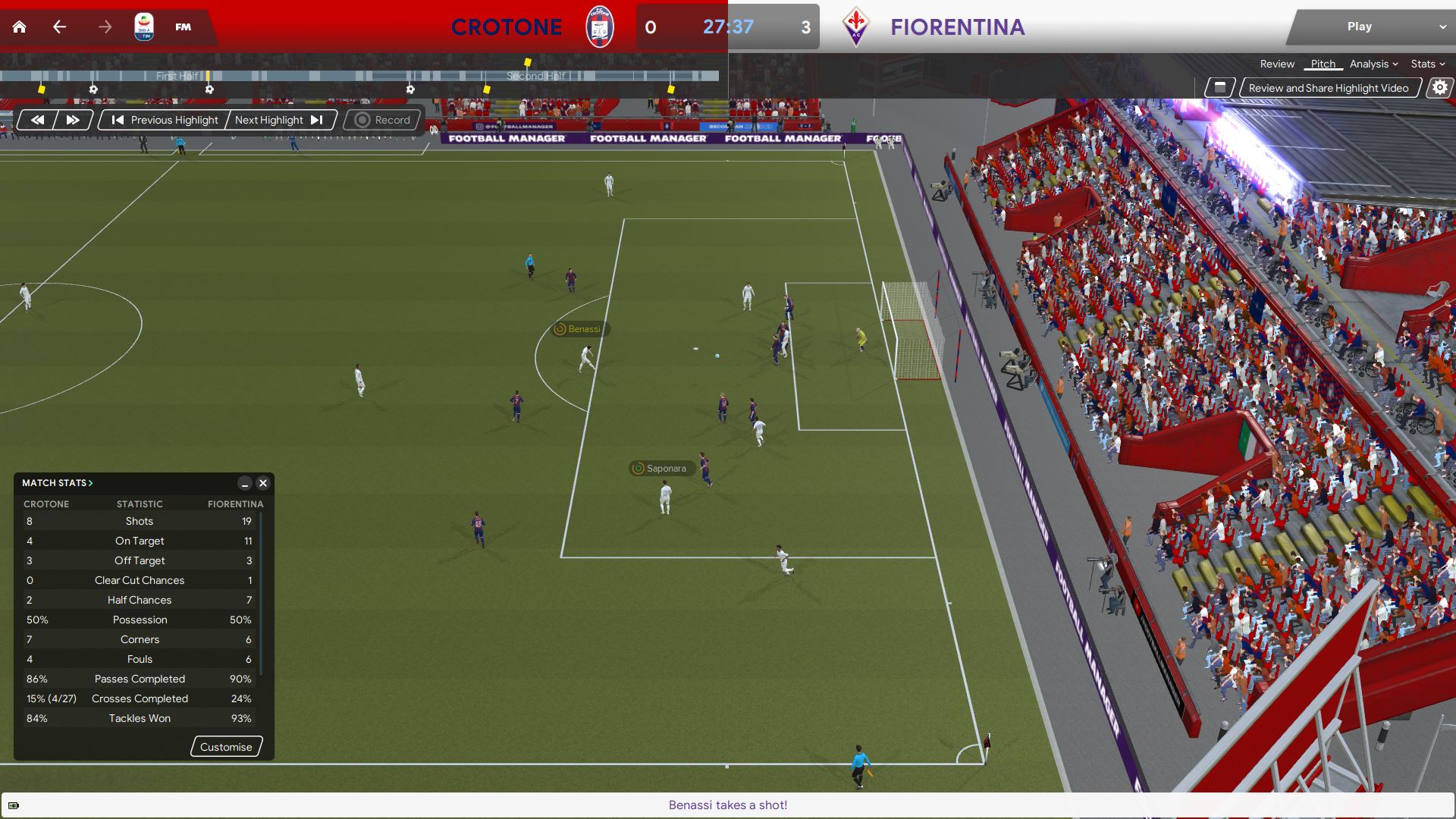Go to the home screen
The width and height of the screenshot is (1456, 819).
tap(20, 27)
